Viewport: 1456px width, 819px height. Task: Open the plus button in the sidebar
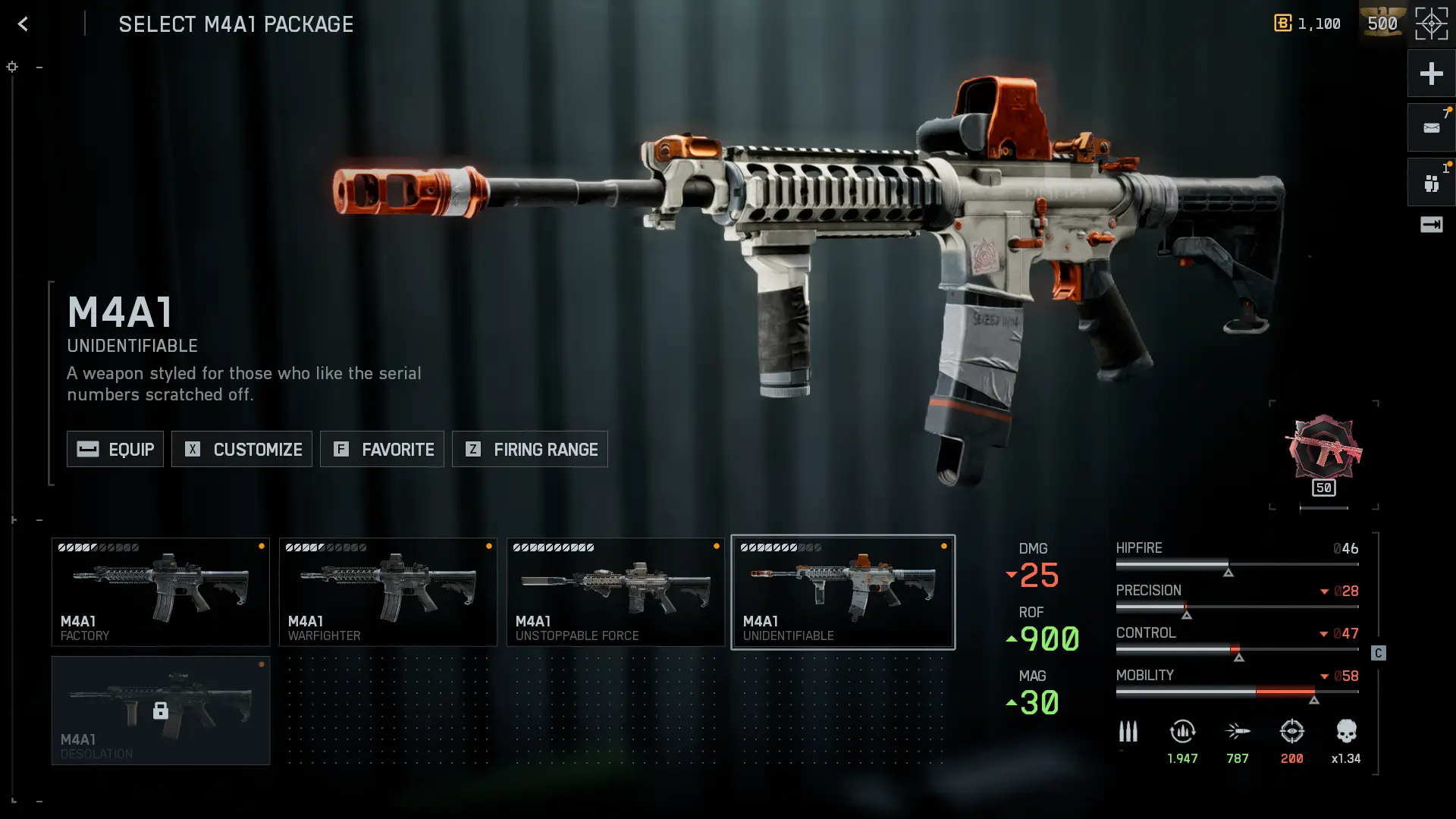1431,74
